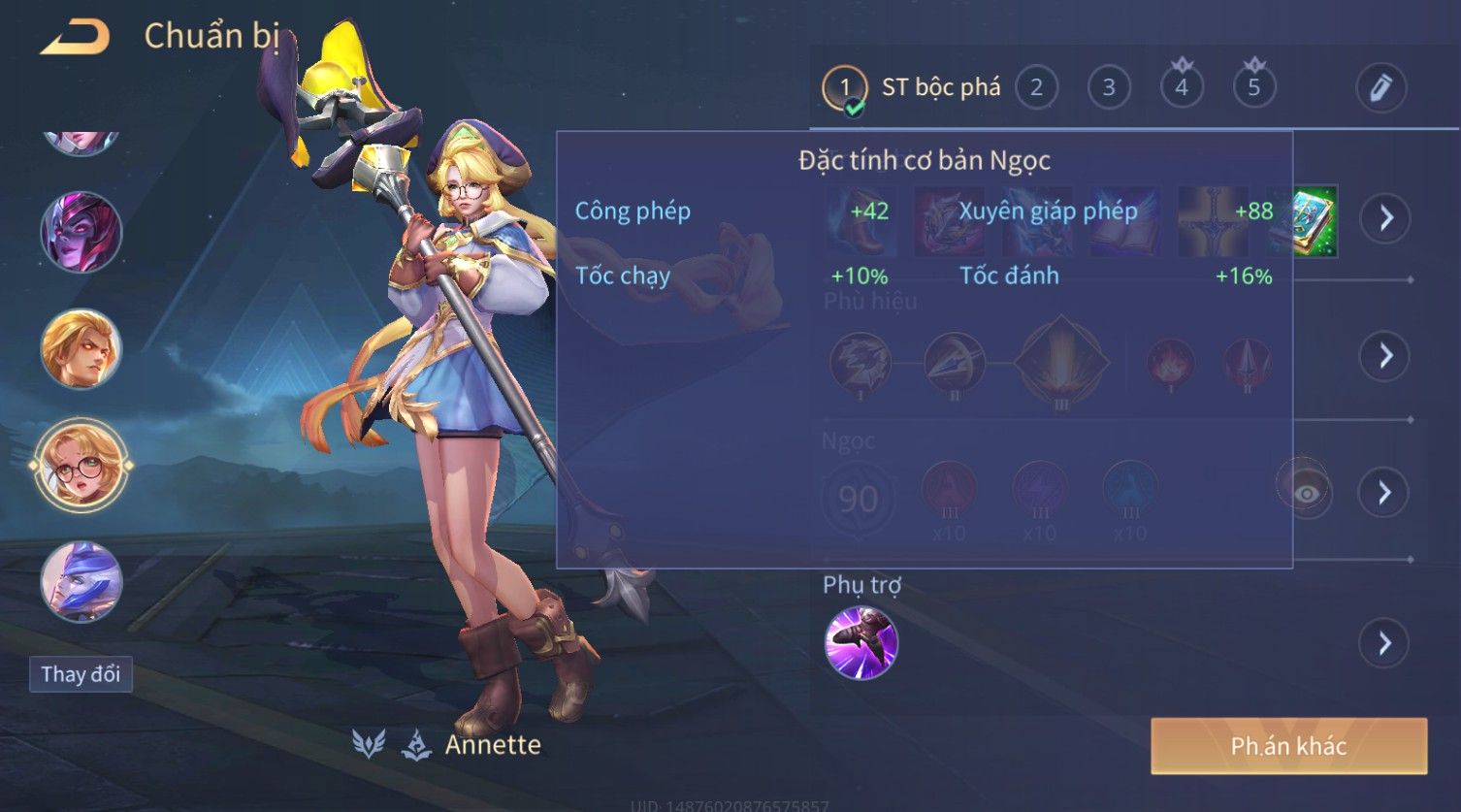Select the blue-hat hero portrait
Image resolution: width=1461 pixels, height=812 pixels.
81,581
